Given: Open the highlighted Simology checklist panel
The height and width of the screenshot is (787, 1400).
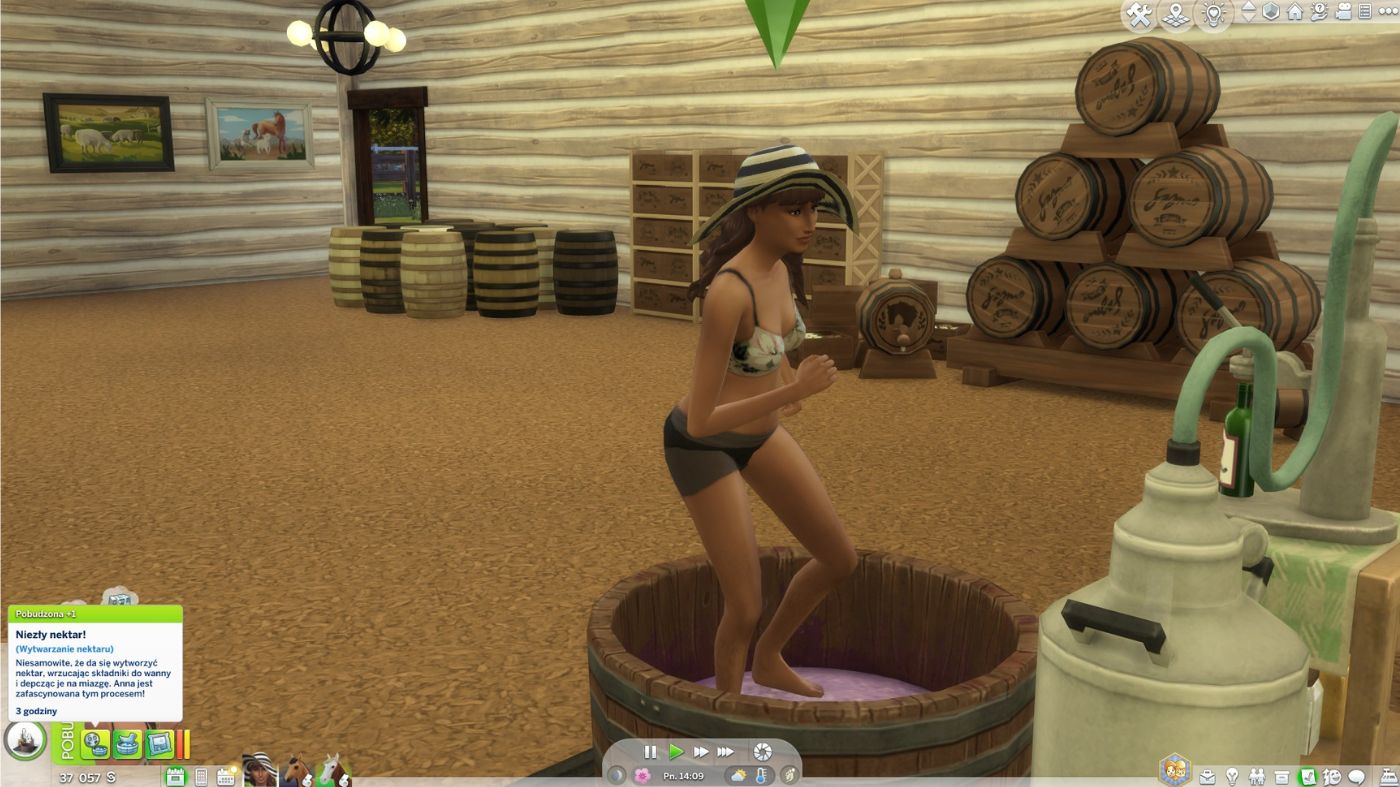Looking at the screenshot, I should 1308,776.
